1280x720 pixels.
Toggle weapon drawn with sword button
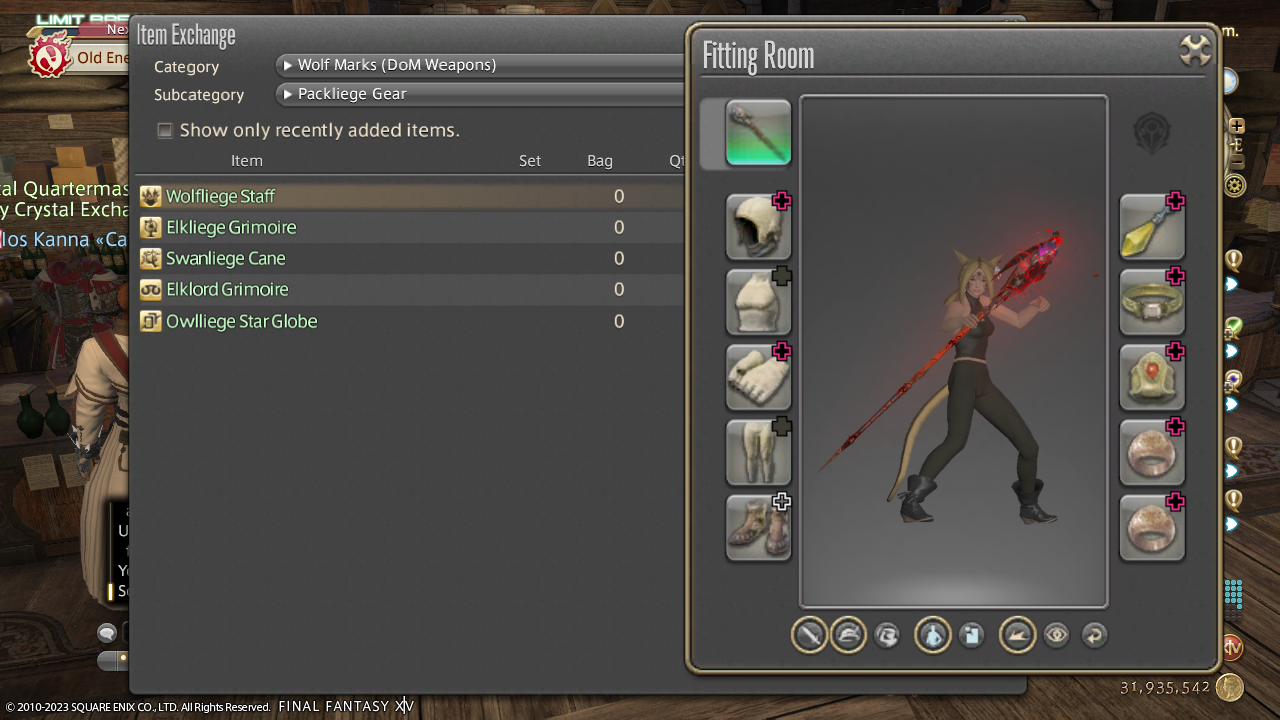tap(809, 635)
